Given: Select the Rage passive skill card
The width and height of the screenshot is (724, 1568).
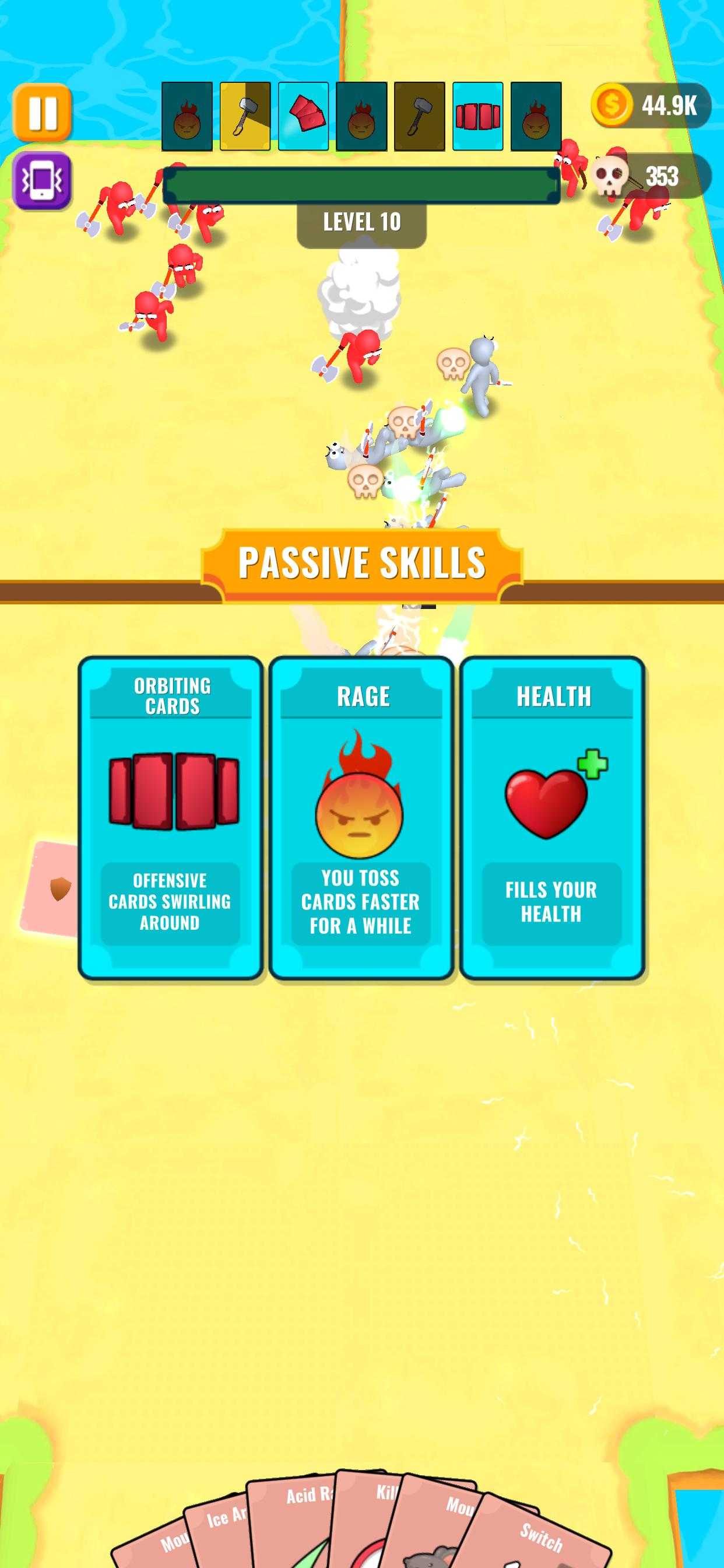Looking at the screenshot, I should point(361,817).
